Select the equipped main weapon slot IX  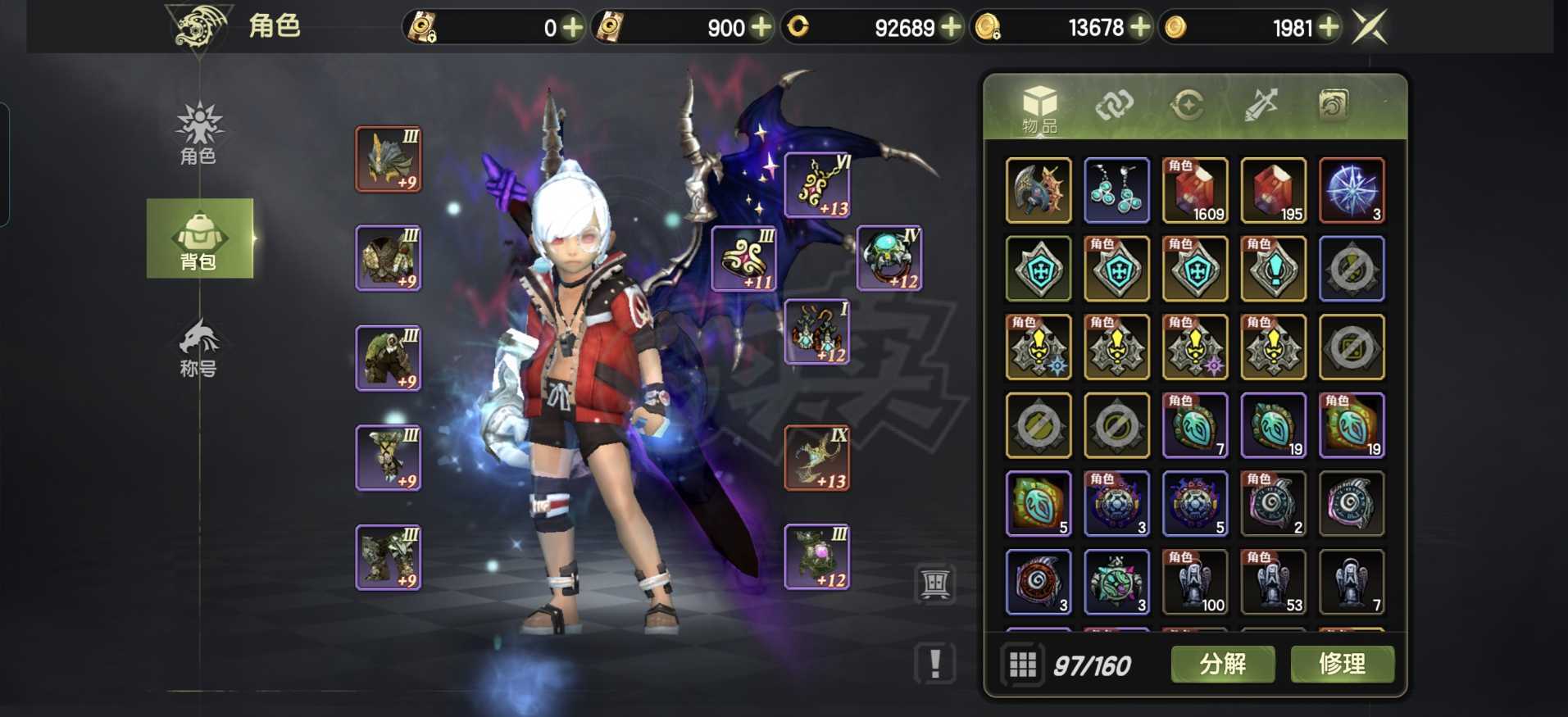click(817, 458)
